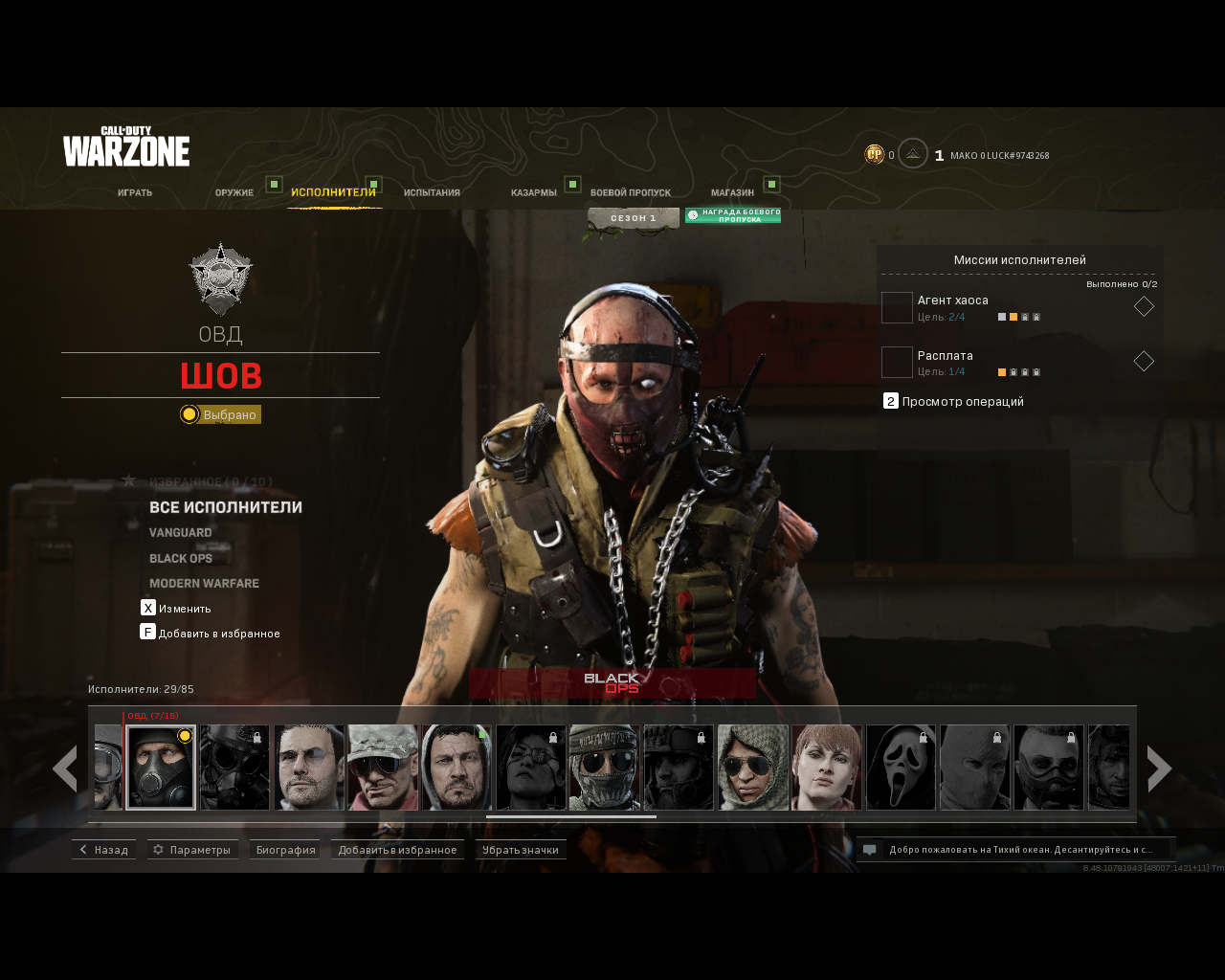The height and width of the screenshot is (980, 1225).
Task: Click the bottom Добавить в избранное button
Action: (x=397, y=850)
